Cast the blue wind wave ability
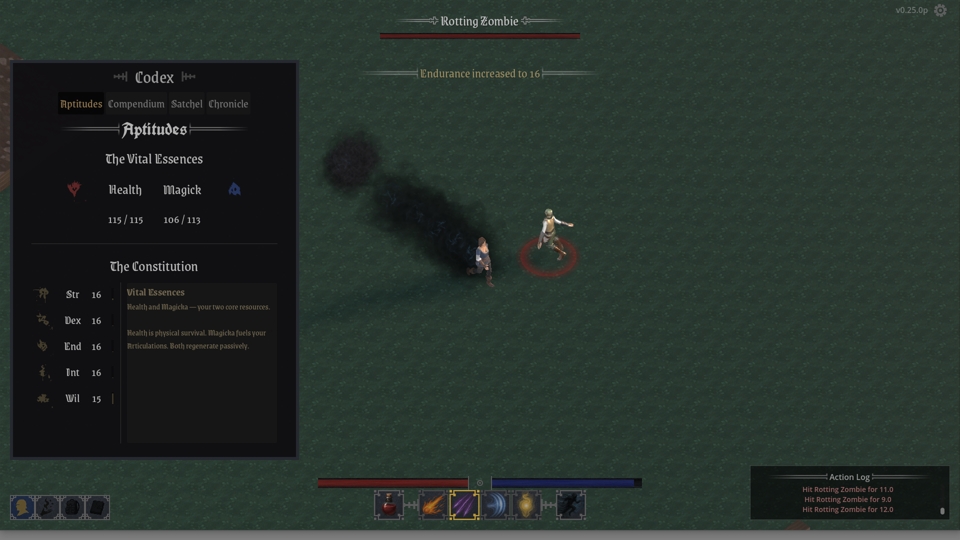 click(496, 506)
